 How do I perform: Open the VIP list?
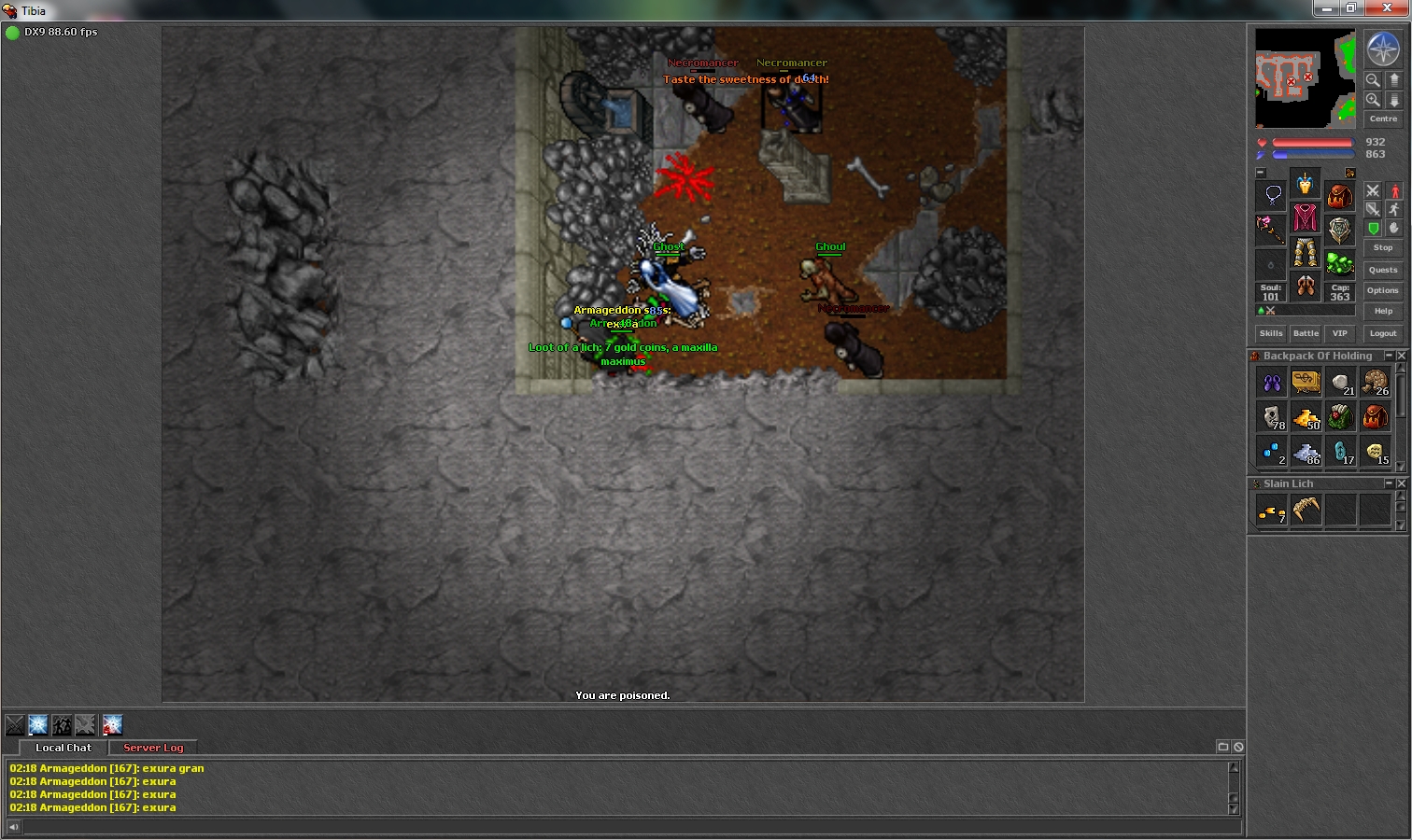[1340, 333]
